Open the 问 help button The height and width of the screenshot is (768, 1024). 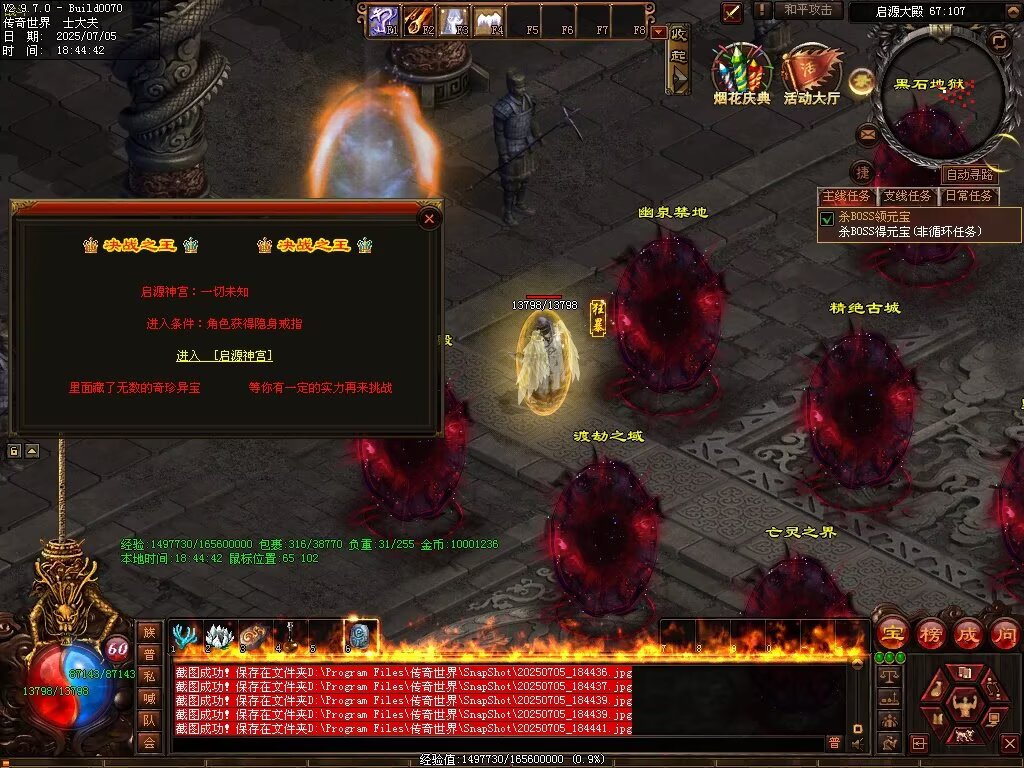point(1004,634)
